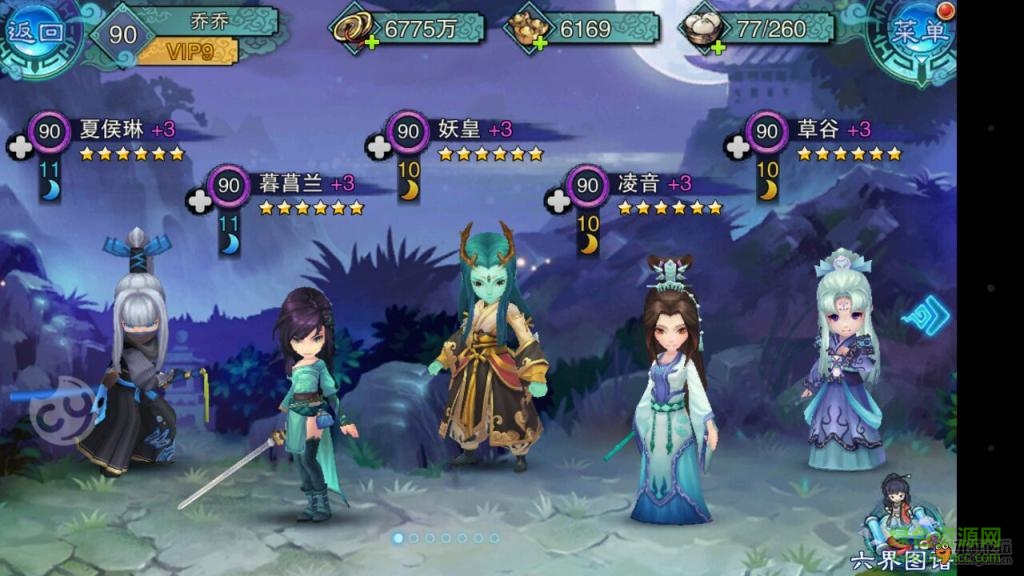The width and height of the screenshot is (1024, 576).
Task: Click the plus beside 凌音
Action: [x=557, y=200]
